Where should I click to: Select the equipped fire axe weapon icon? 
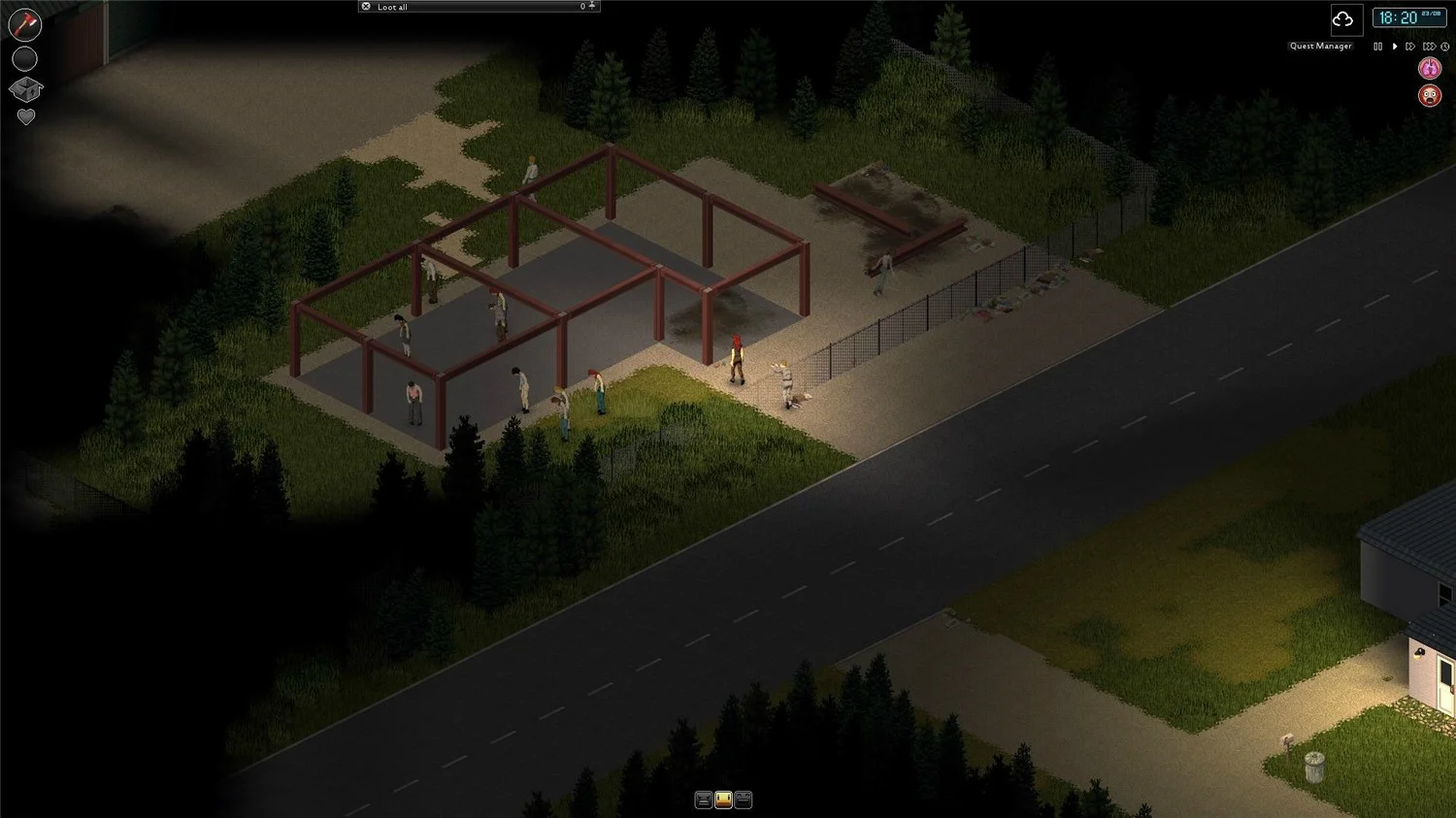(24, 24)
